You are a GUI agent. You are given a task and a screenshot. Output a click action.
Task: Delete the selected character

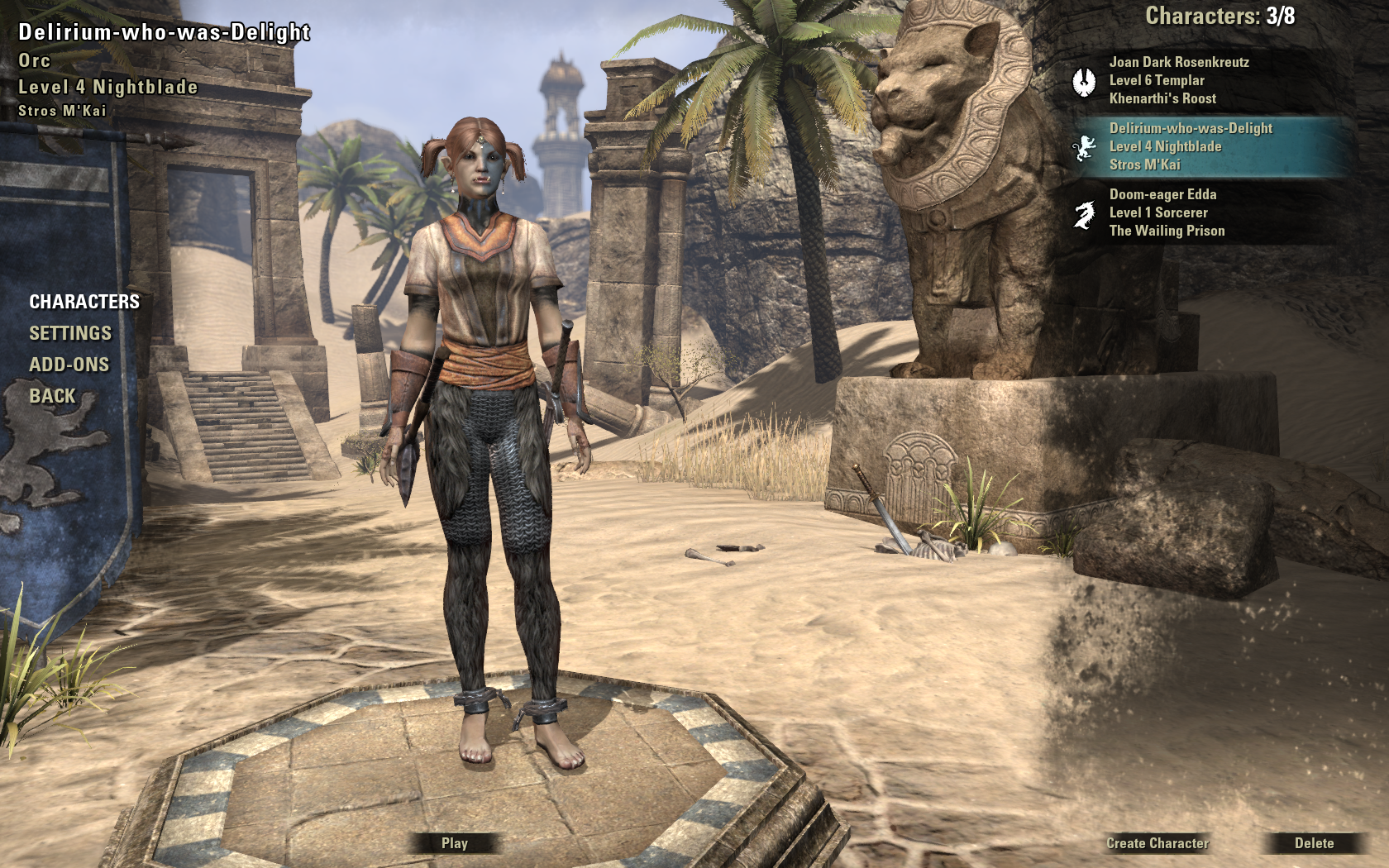1314,843
